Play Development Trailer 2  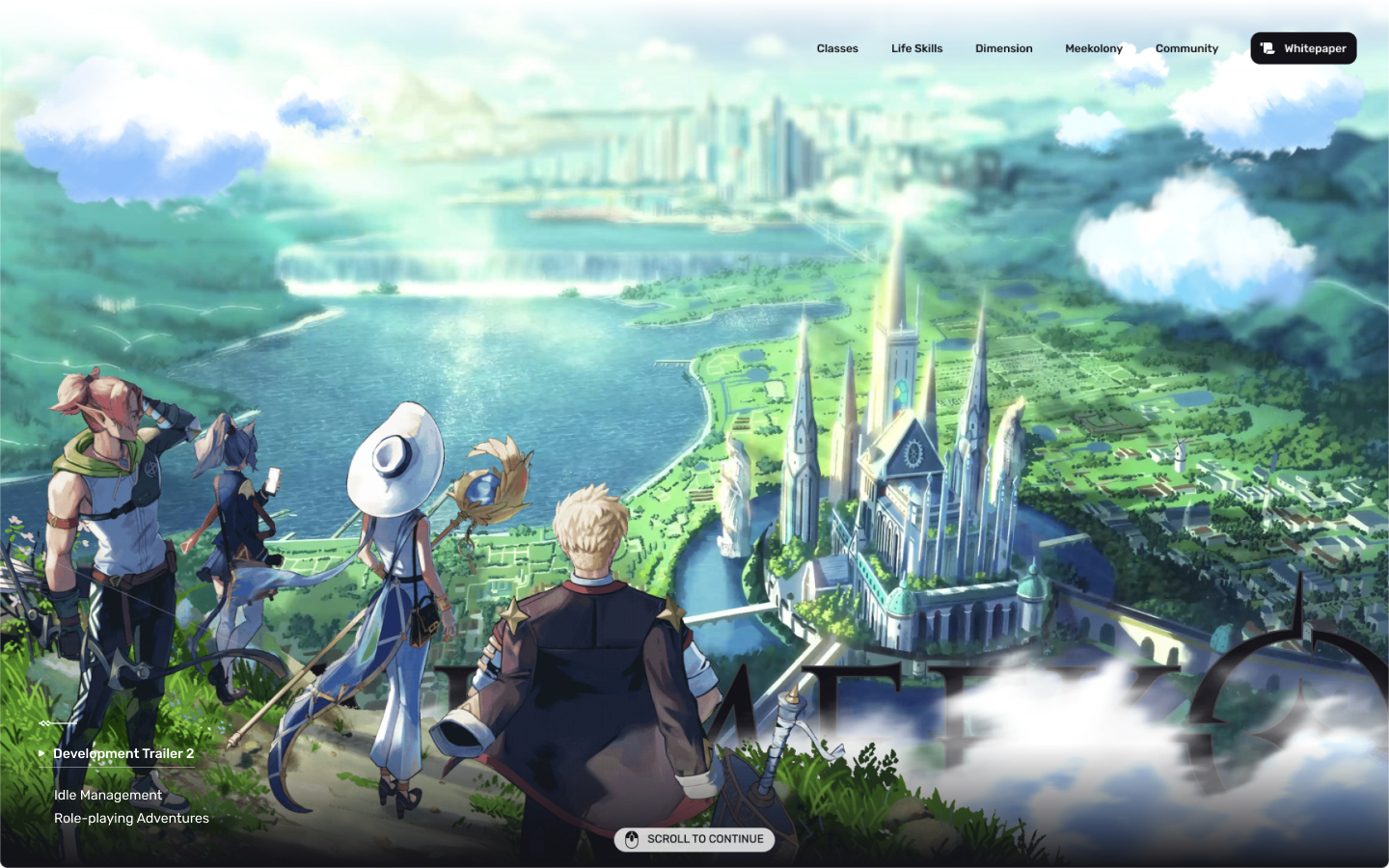point(123,753)
